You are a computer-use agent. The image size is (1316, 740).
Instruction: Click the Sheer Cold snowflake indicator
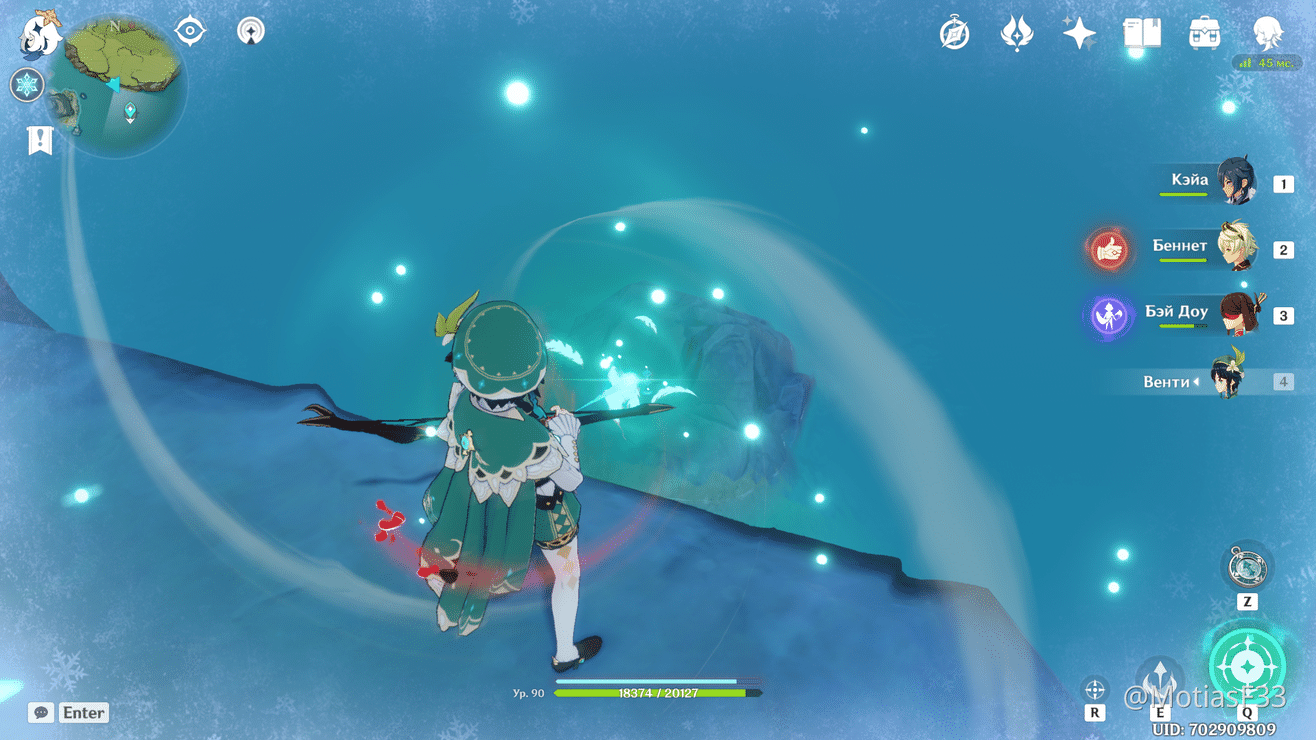click(x=27, y=84)
